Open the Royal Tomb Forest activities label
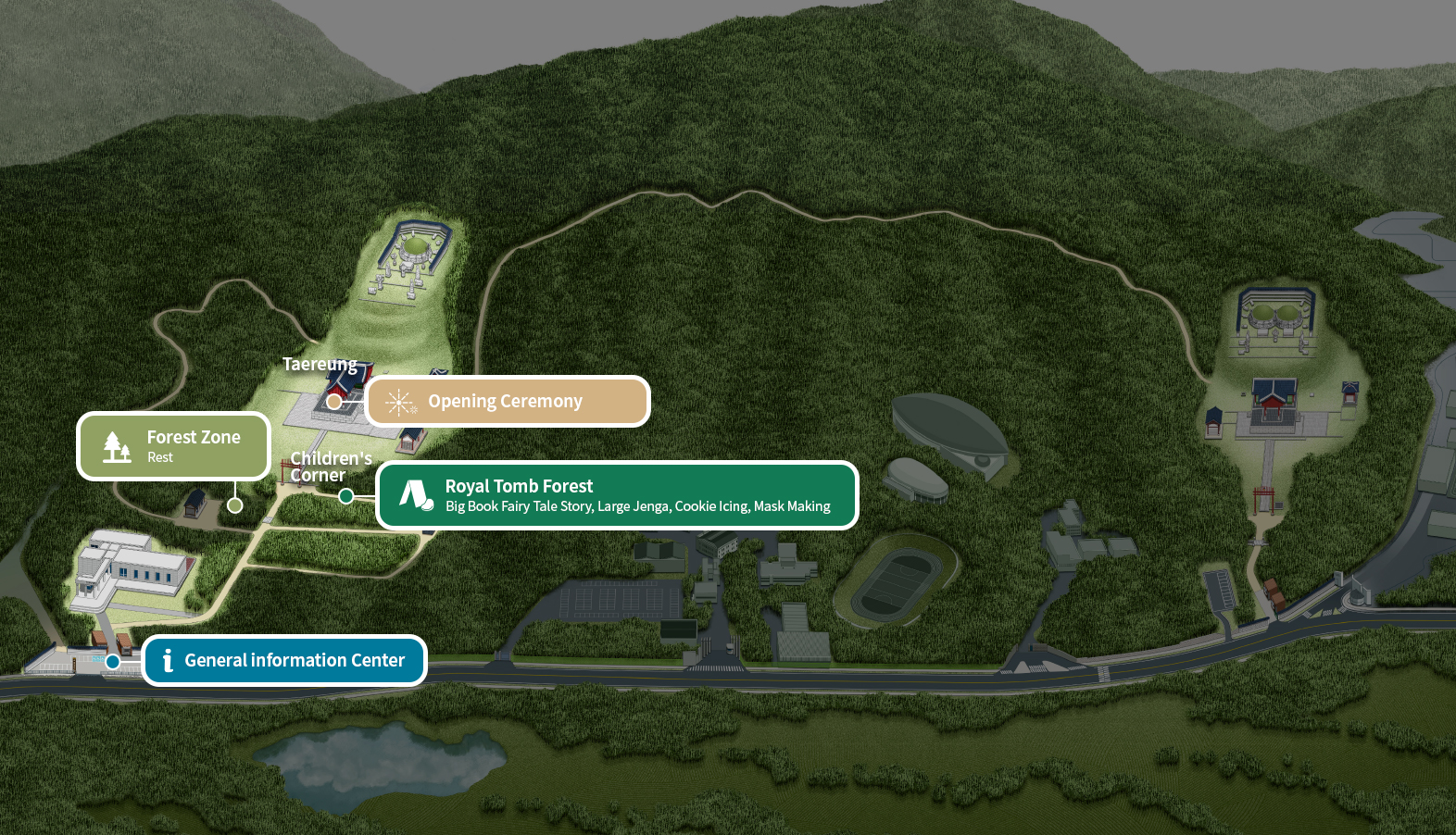 617,495
